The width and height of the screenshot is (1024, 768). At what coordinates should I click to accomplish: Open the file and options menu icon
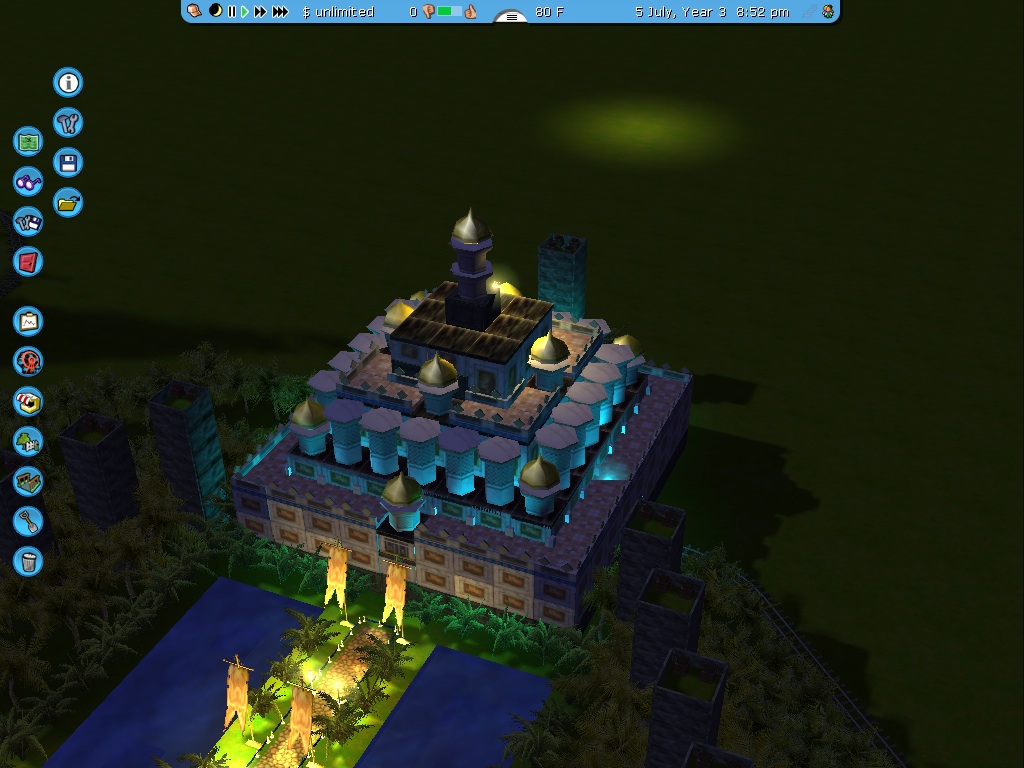29,221
